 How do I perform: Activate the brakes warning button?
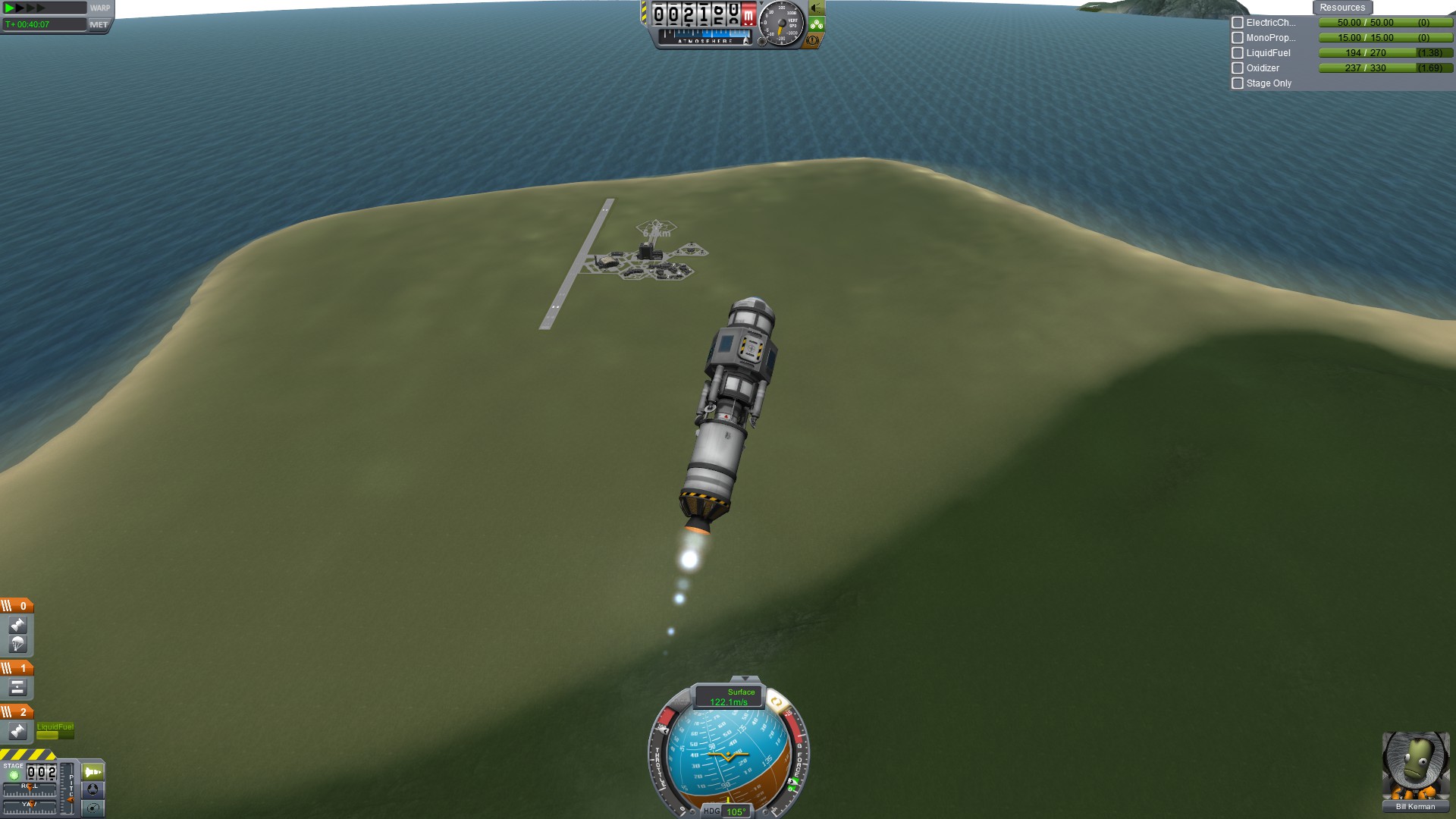(x=813, y=40)
